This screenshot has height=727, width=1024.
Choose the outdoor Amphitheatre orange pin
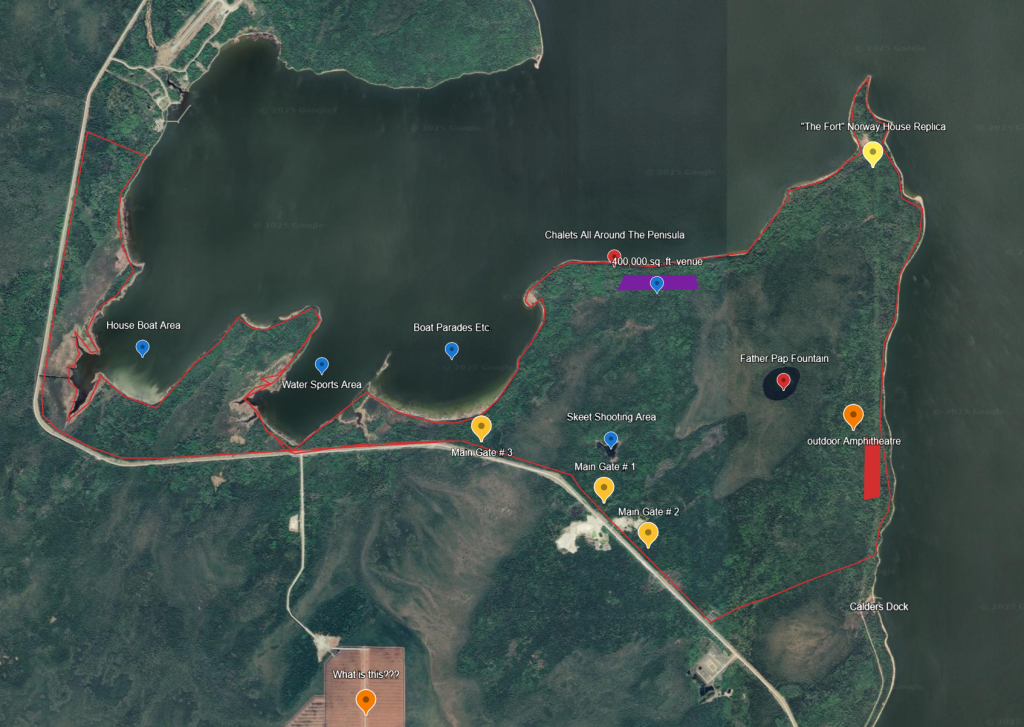(x=853, y=415)
